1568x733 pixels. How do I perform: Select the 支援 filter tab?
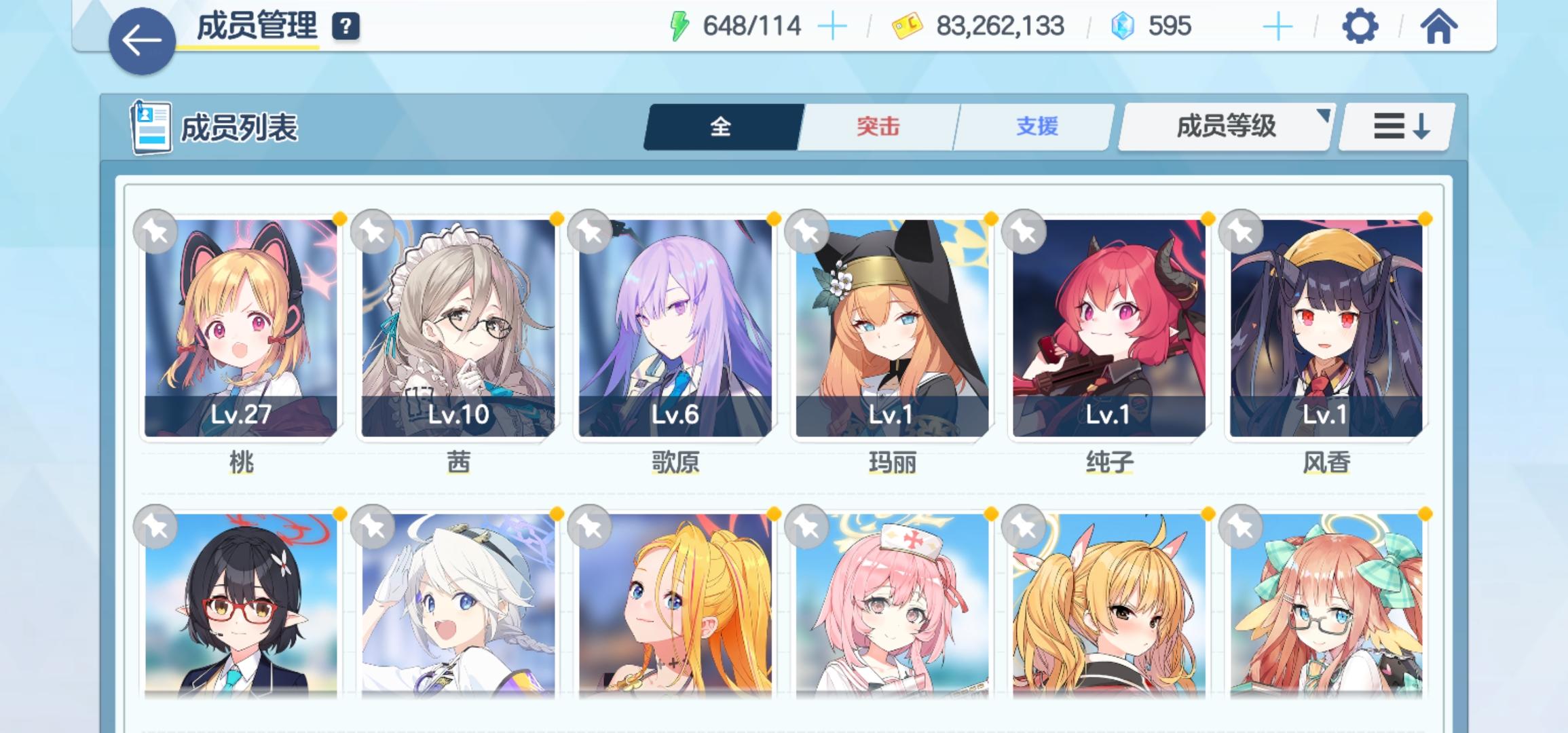click(x=1035, y=126)
